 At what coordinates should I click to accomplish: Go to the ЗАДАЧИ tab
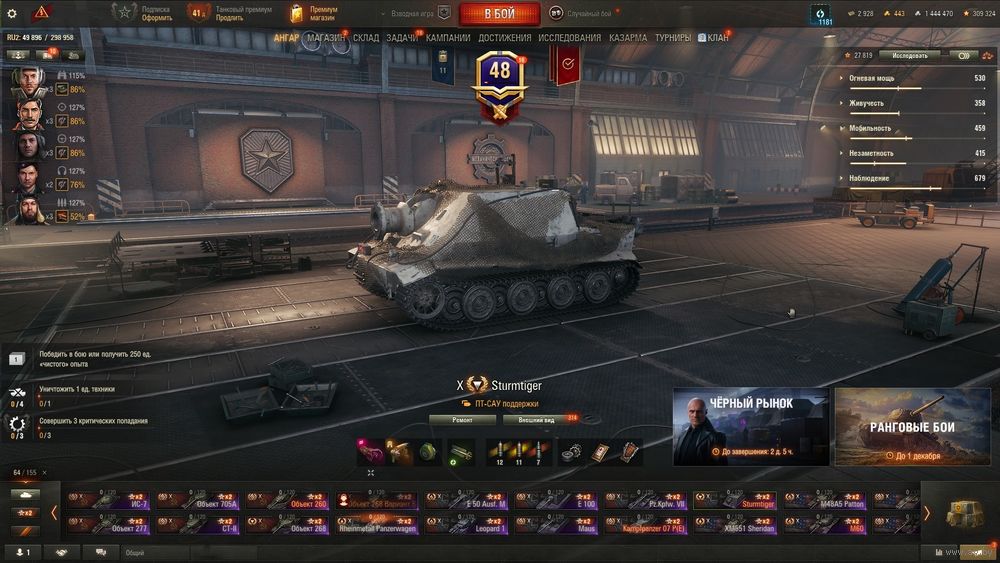pyautogui.click(x=402, y=38)
